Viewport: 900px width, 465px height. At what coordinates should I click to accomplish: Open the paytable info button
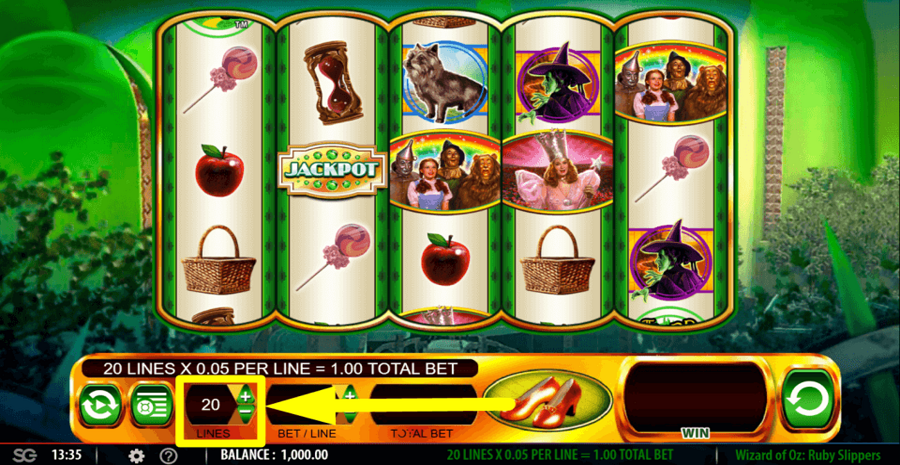[152, 406]
